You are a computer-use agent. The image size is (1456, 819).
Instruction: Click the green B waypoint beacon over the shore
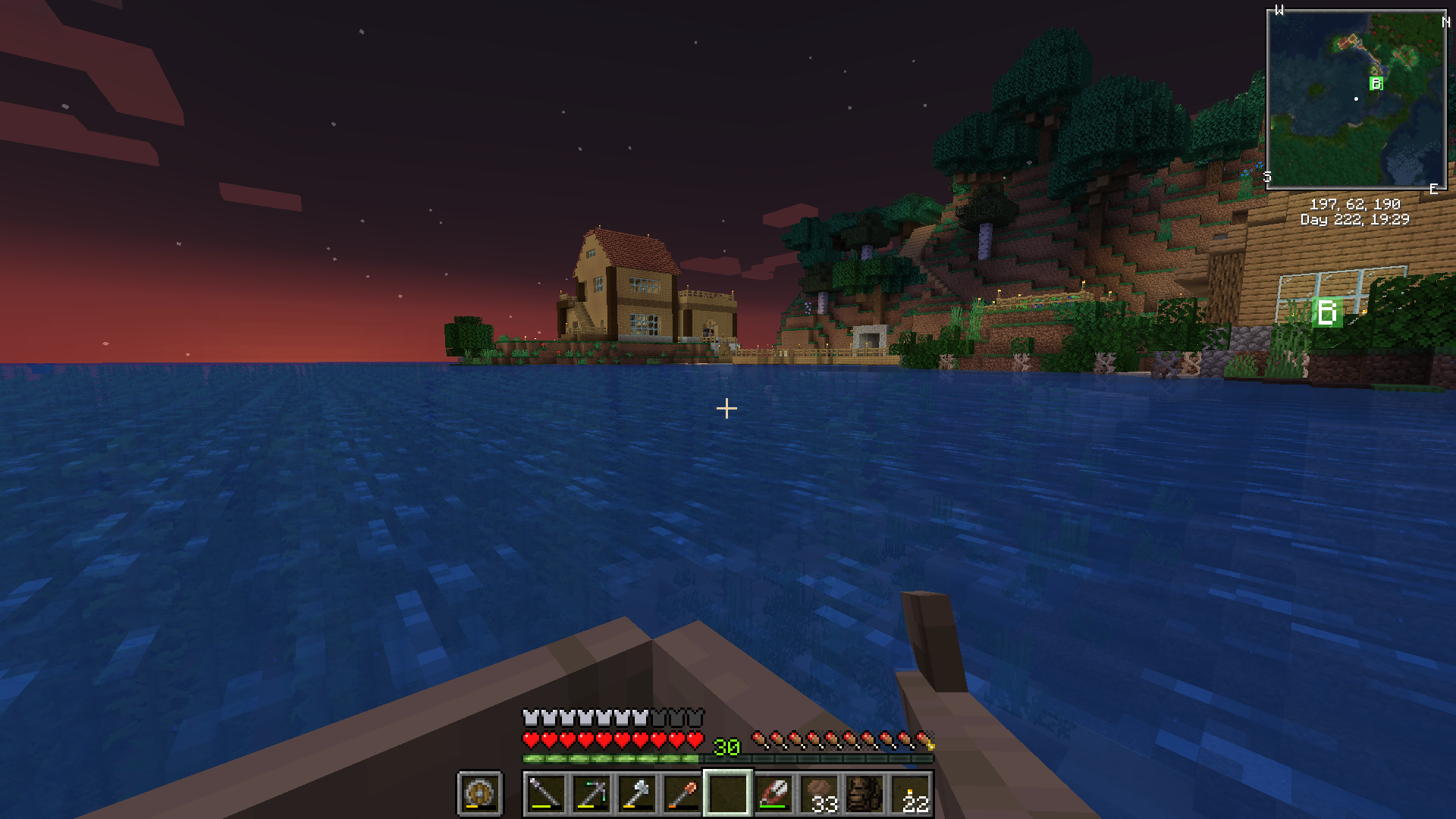coord(1327,312)
